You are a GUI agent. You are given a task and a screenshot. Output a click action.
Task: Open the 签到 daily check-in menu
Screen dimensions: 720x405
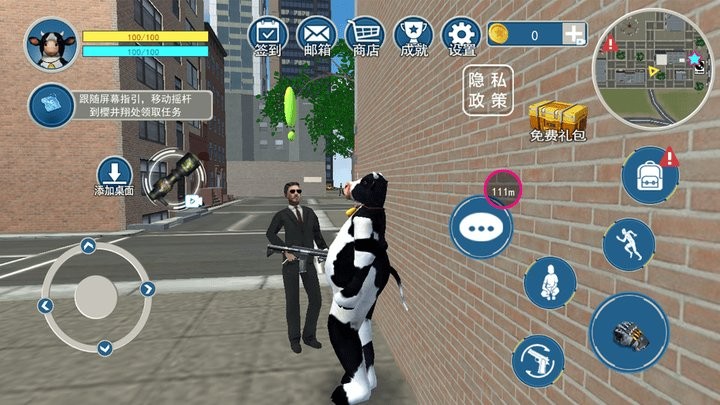coord(268,35)
